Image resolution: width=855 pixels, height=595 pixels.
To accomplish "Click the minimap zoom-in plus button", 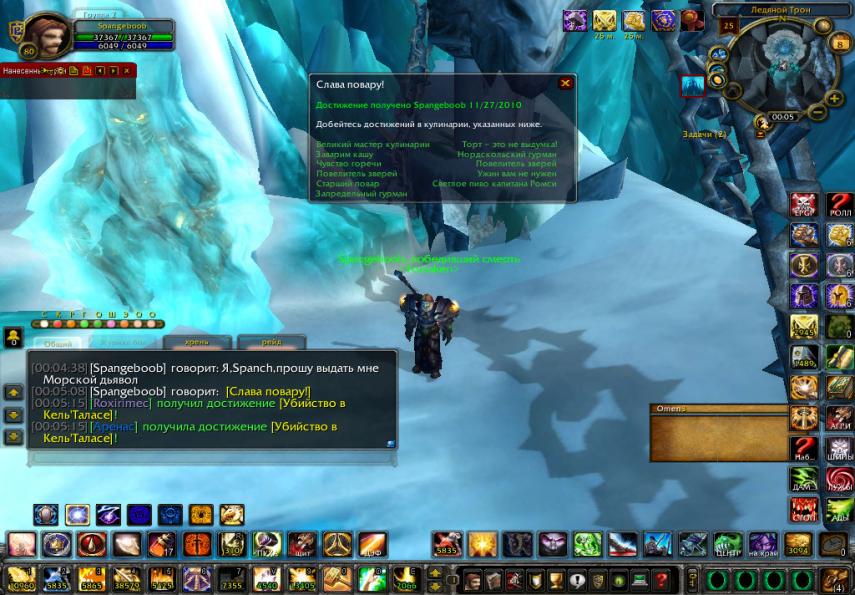I will tap(835, 98).
